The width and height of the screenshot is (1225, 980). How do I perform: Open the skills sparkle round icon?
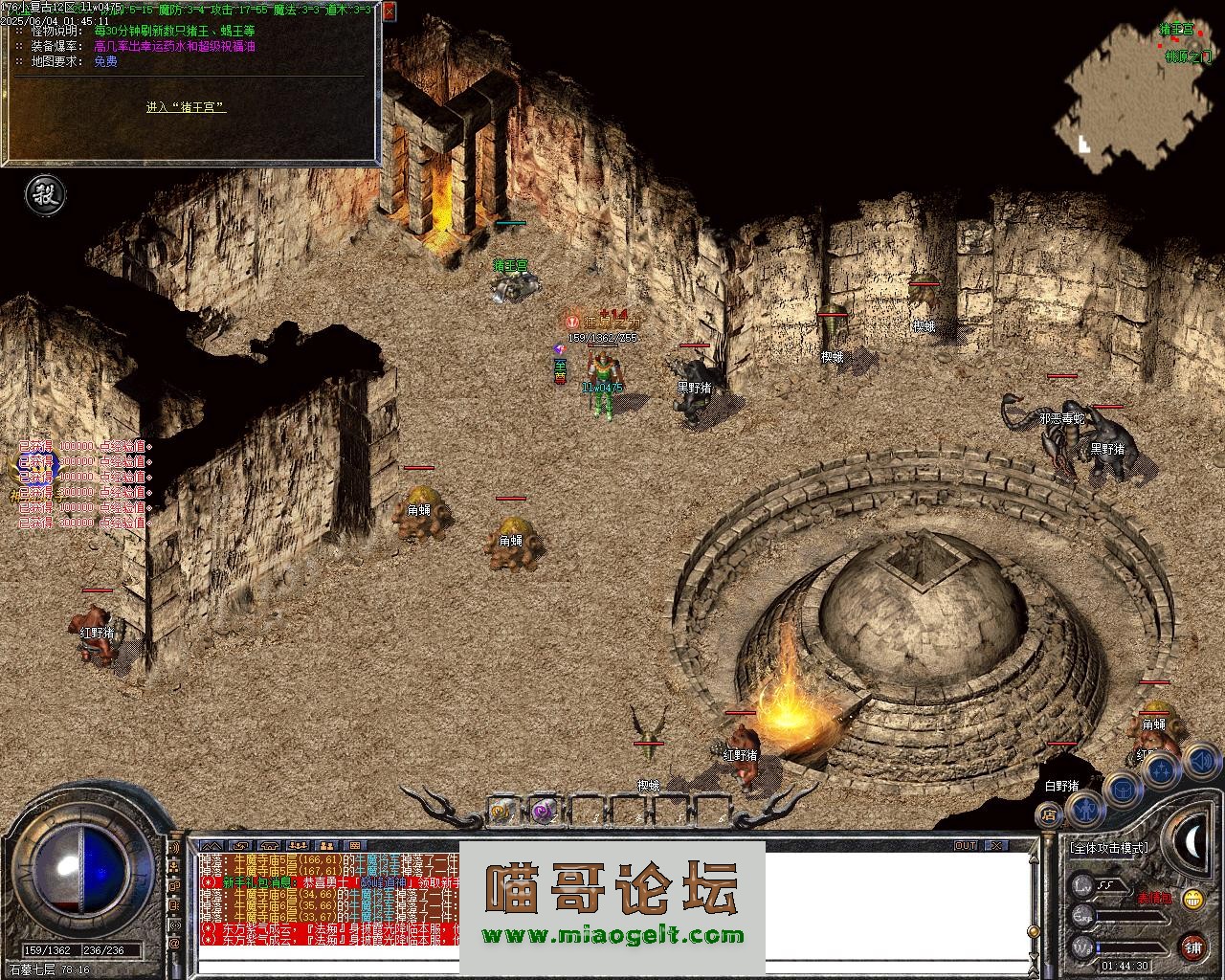[1161, 769]
